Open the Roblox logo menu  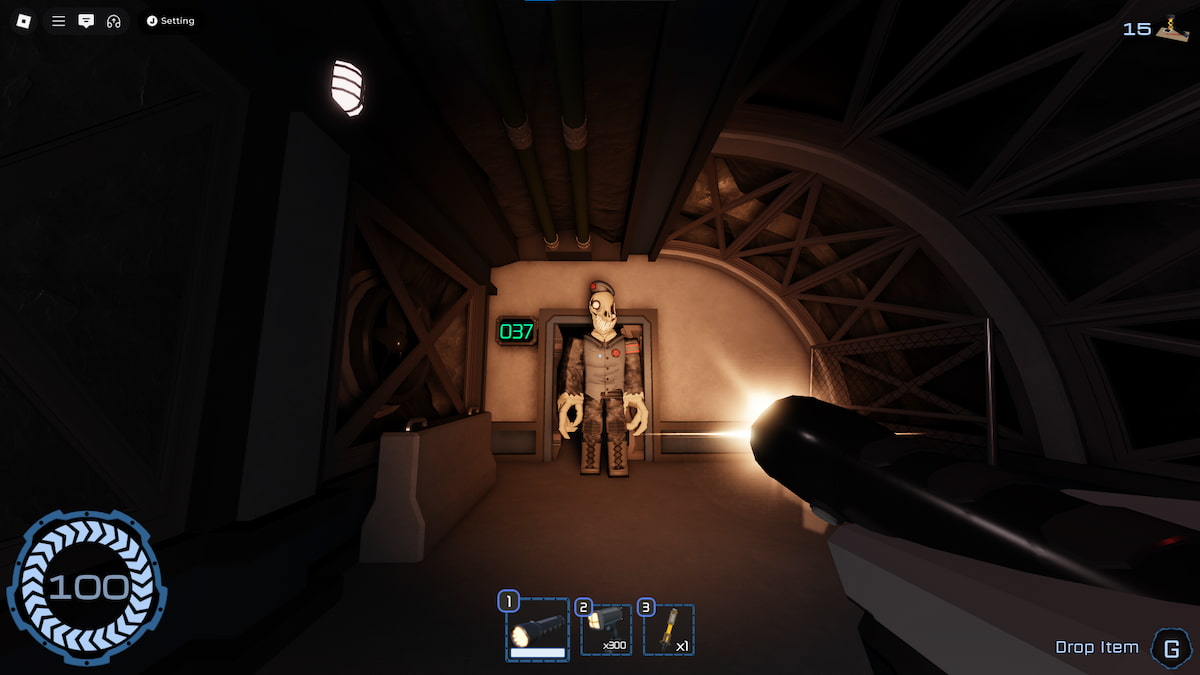coord(23,21)
